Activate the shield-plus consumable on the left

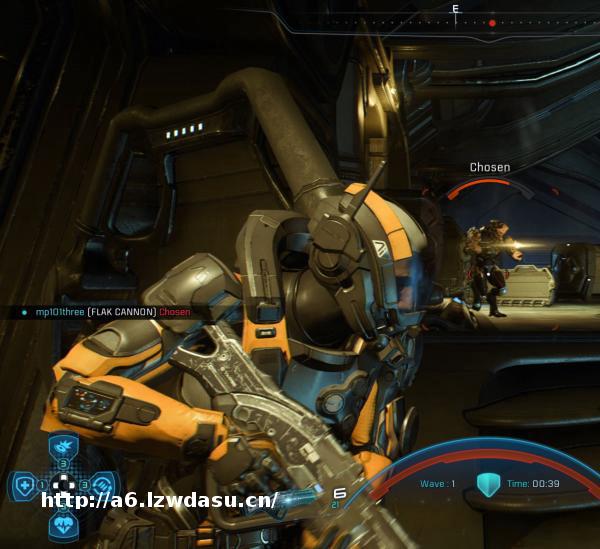23,487
